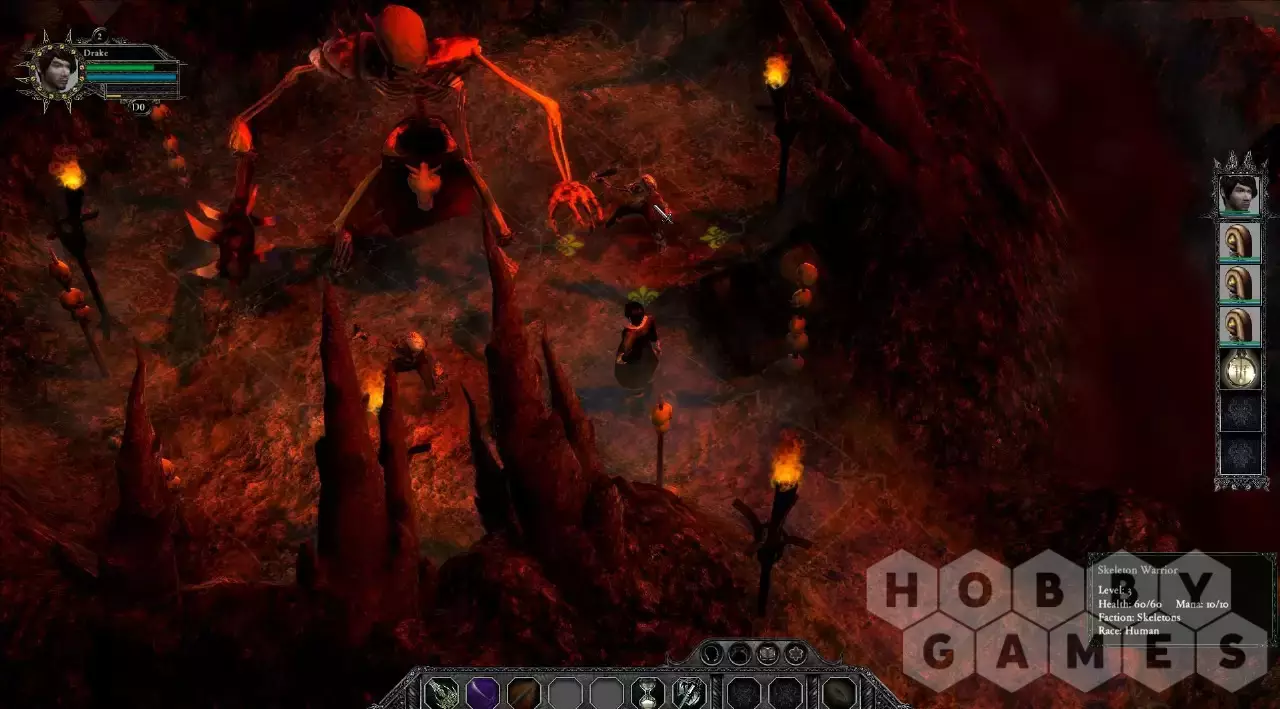Click the flower-shaped menu button
This screenshot has width=1280, height=709.
pyautogui.click(x=795, y=655)
